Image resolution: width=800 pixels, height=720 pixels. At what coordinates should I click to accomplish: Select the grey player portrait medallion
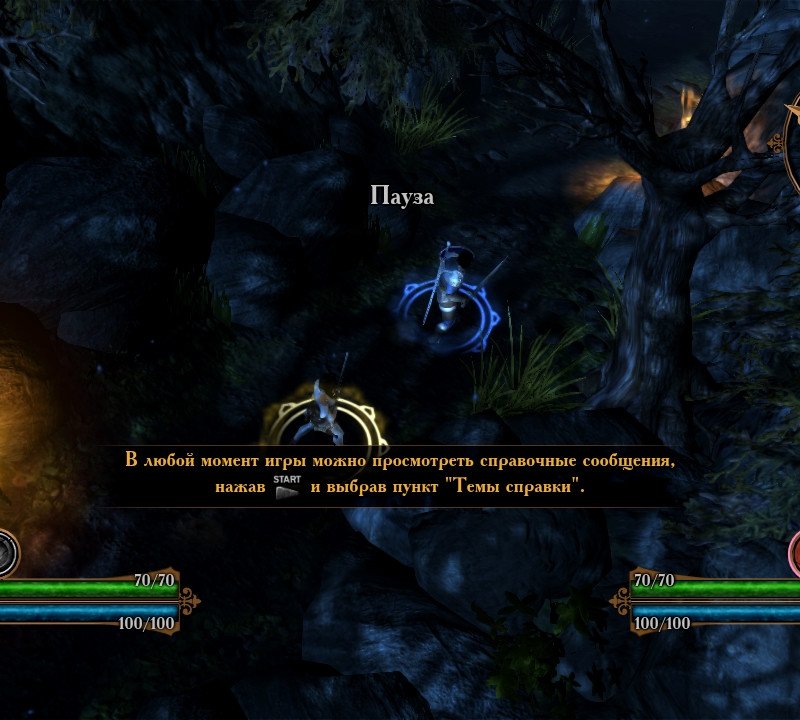5,553
